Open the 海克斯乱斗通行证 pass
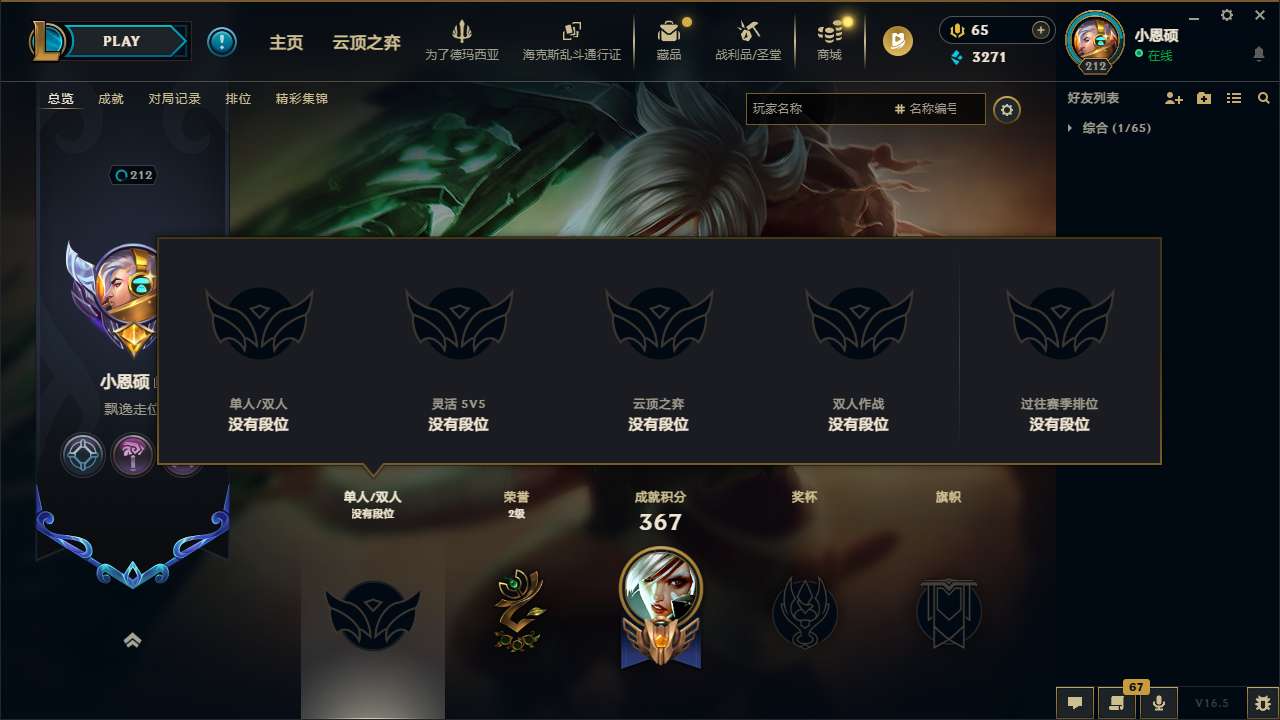 (x=571, y=40)
